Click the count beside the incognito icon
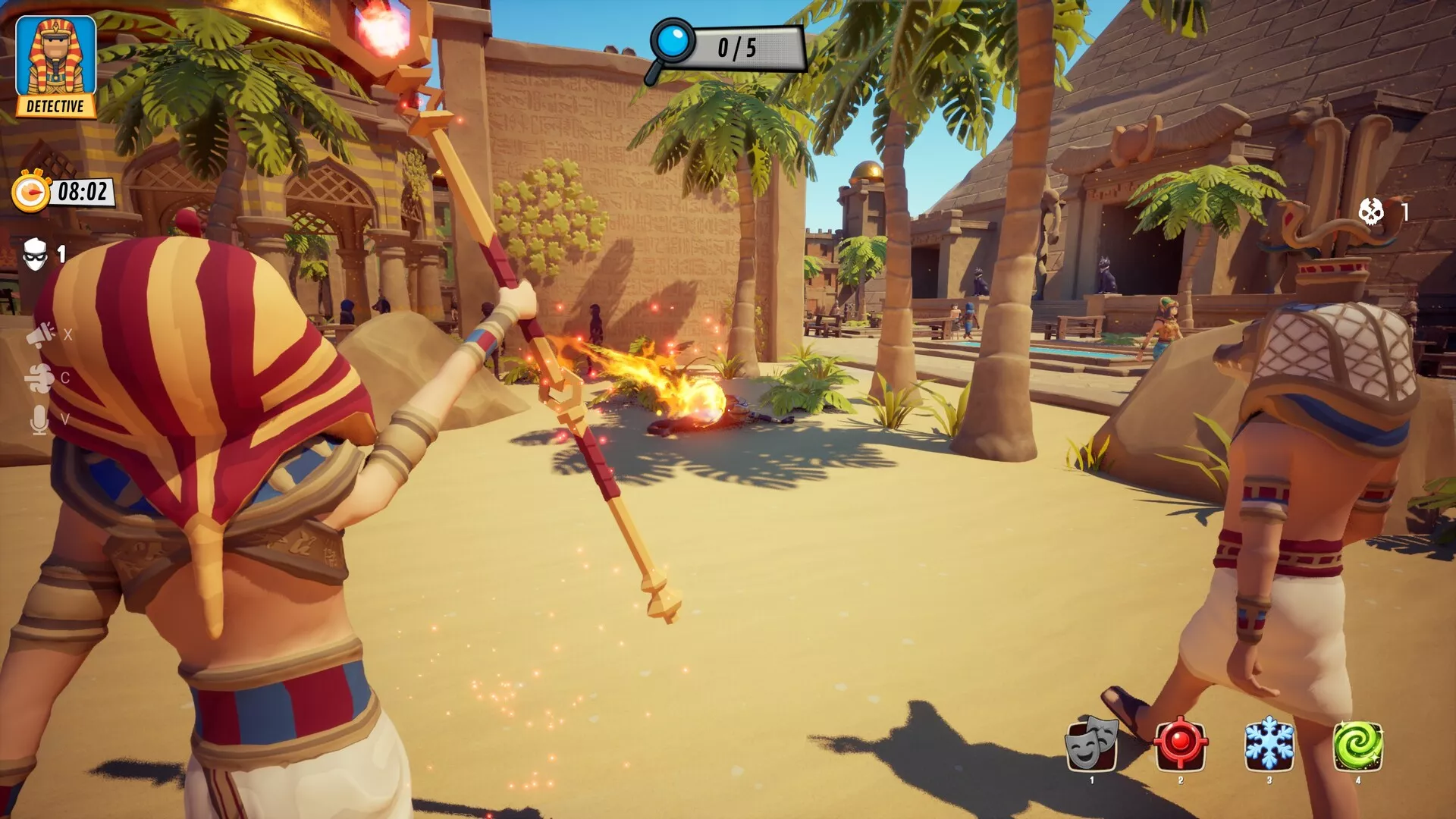This screenshot has height=819, width=1456. [x=62, y=256]
